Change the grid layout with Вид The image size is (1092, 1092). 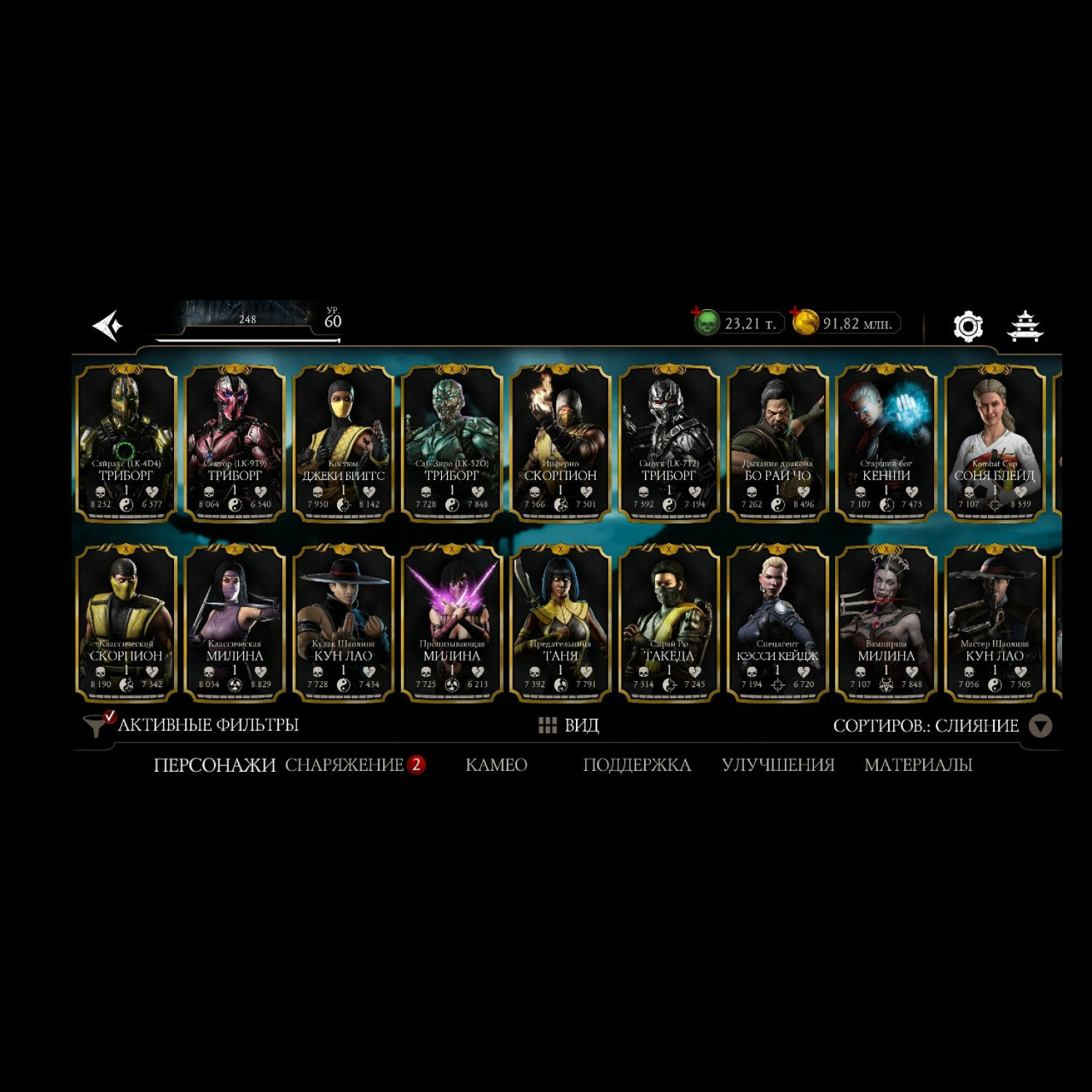pyautogui.click(x=569, y=725)
